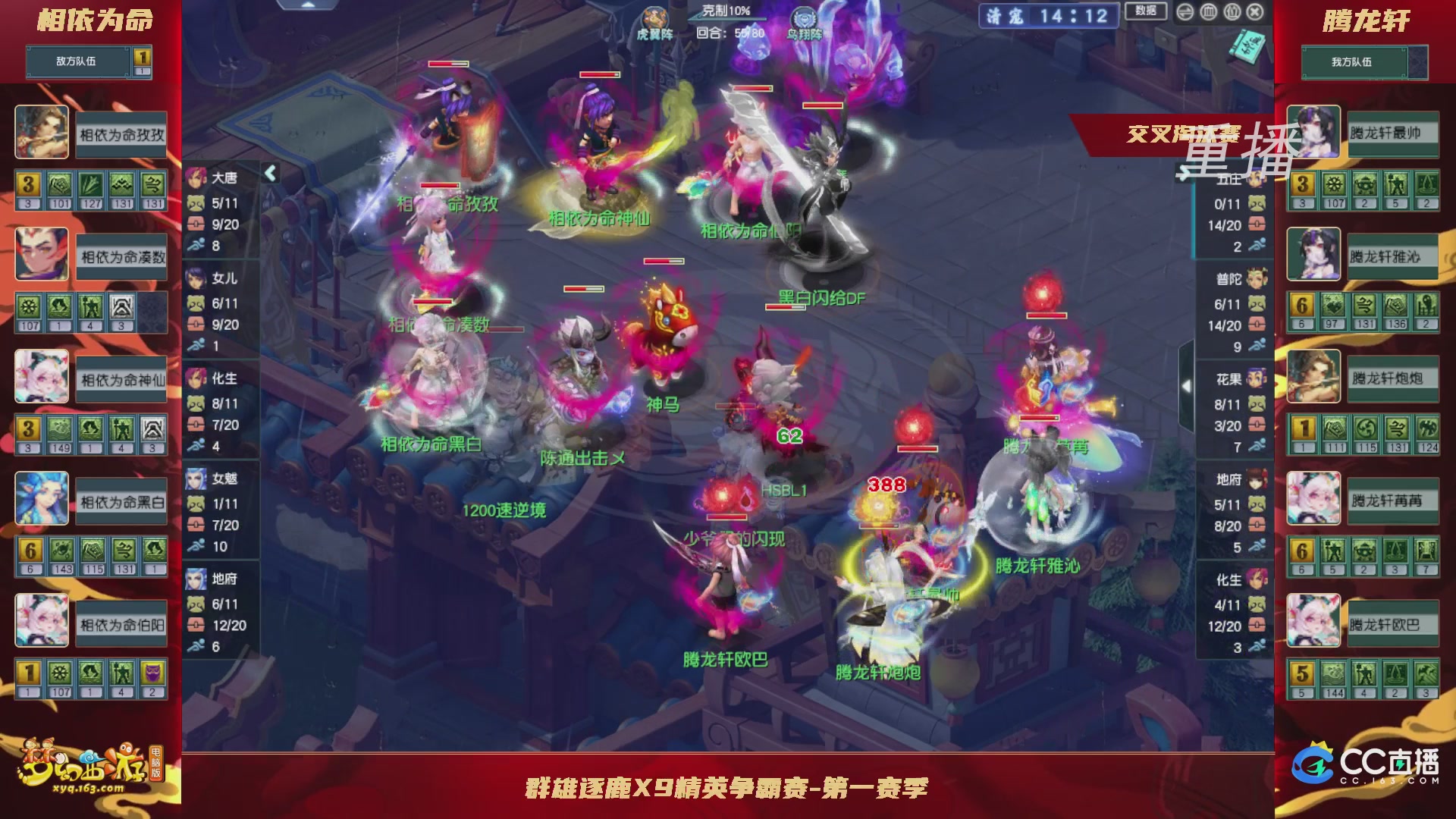Toggle the round X icon in top-right cluster
The image size is (1456, 819).
coord(1255,12)
